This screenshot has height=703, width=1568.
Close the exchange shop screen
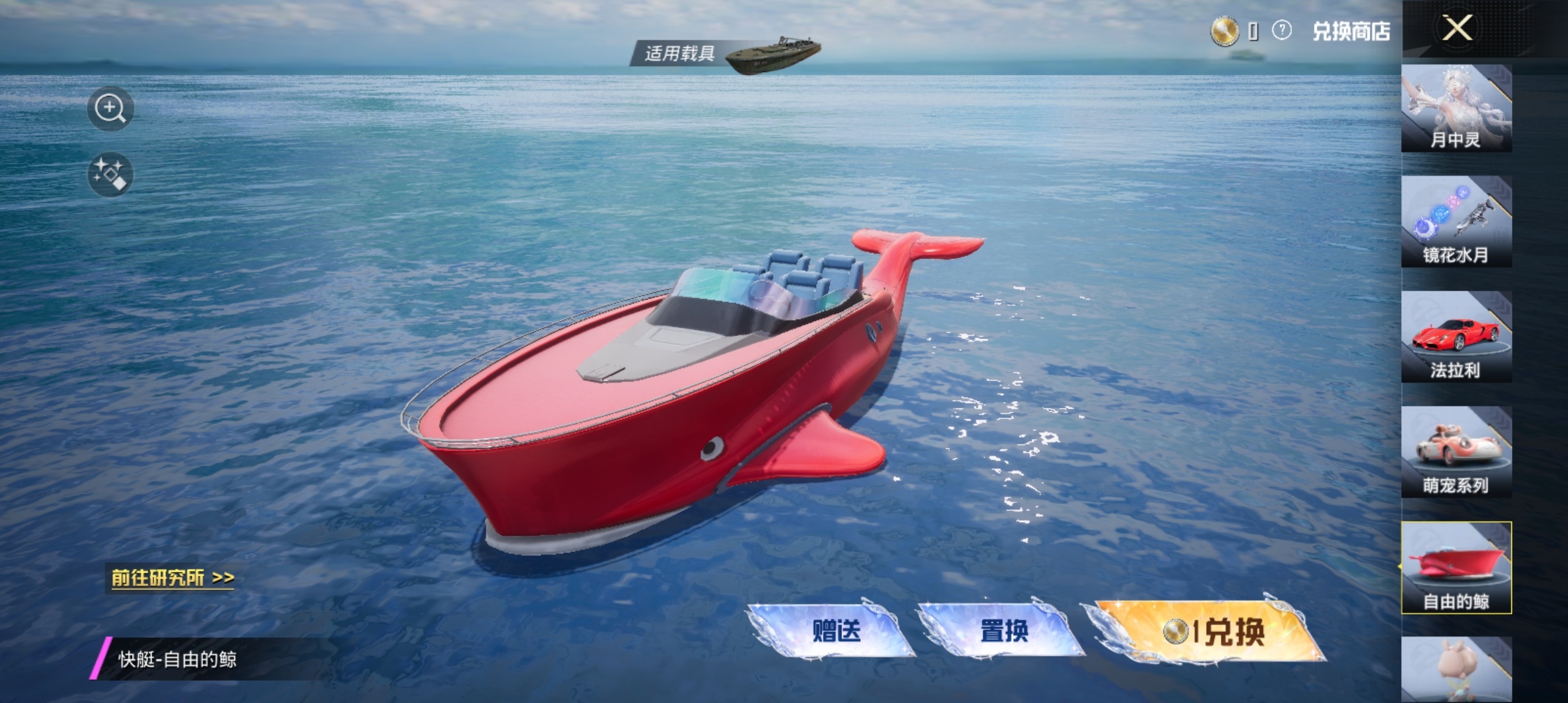click(1457, 29)
